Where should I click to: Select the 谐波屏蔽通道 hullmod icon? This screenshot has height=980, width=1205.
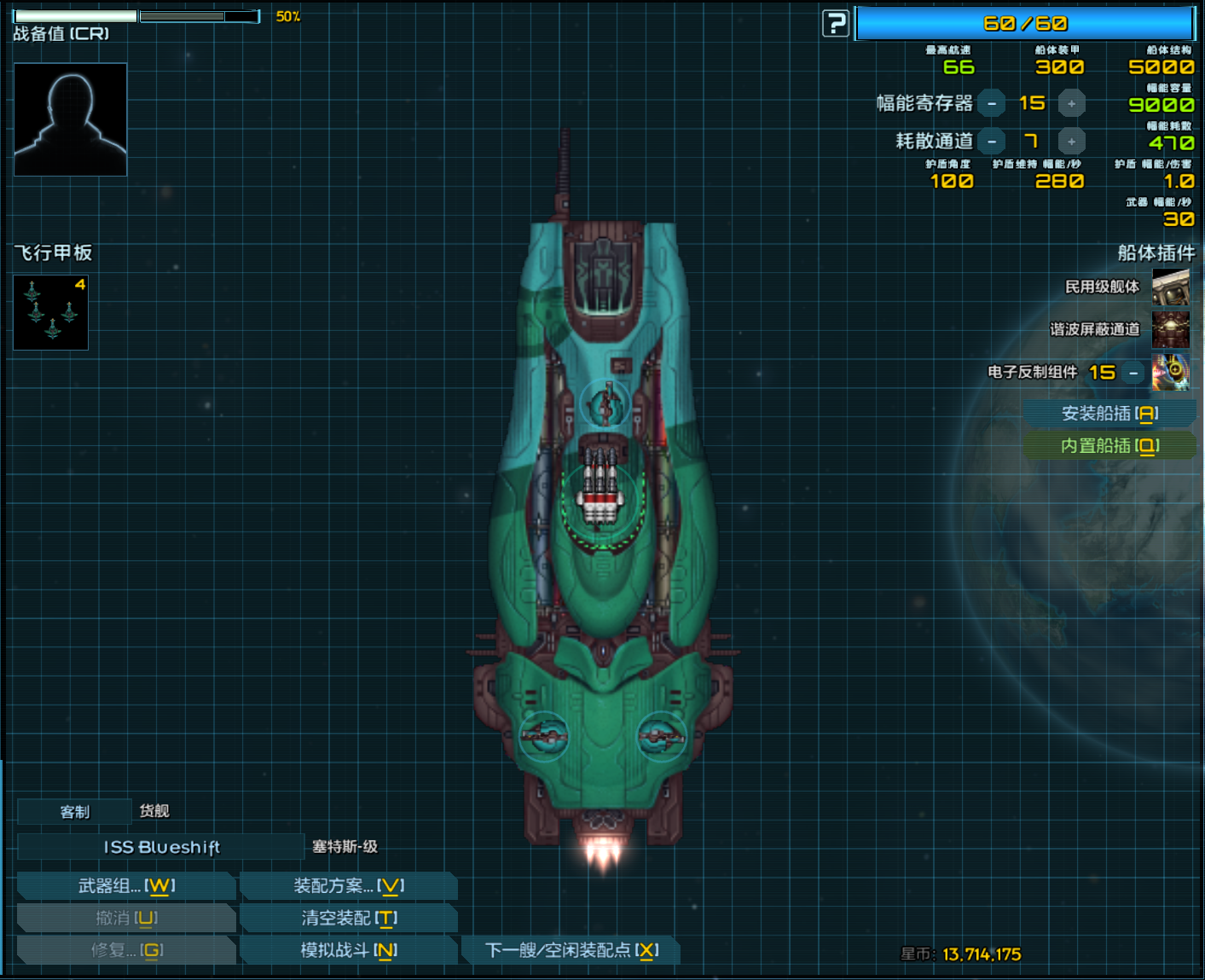coord(1171,329)
